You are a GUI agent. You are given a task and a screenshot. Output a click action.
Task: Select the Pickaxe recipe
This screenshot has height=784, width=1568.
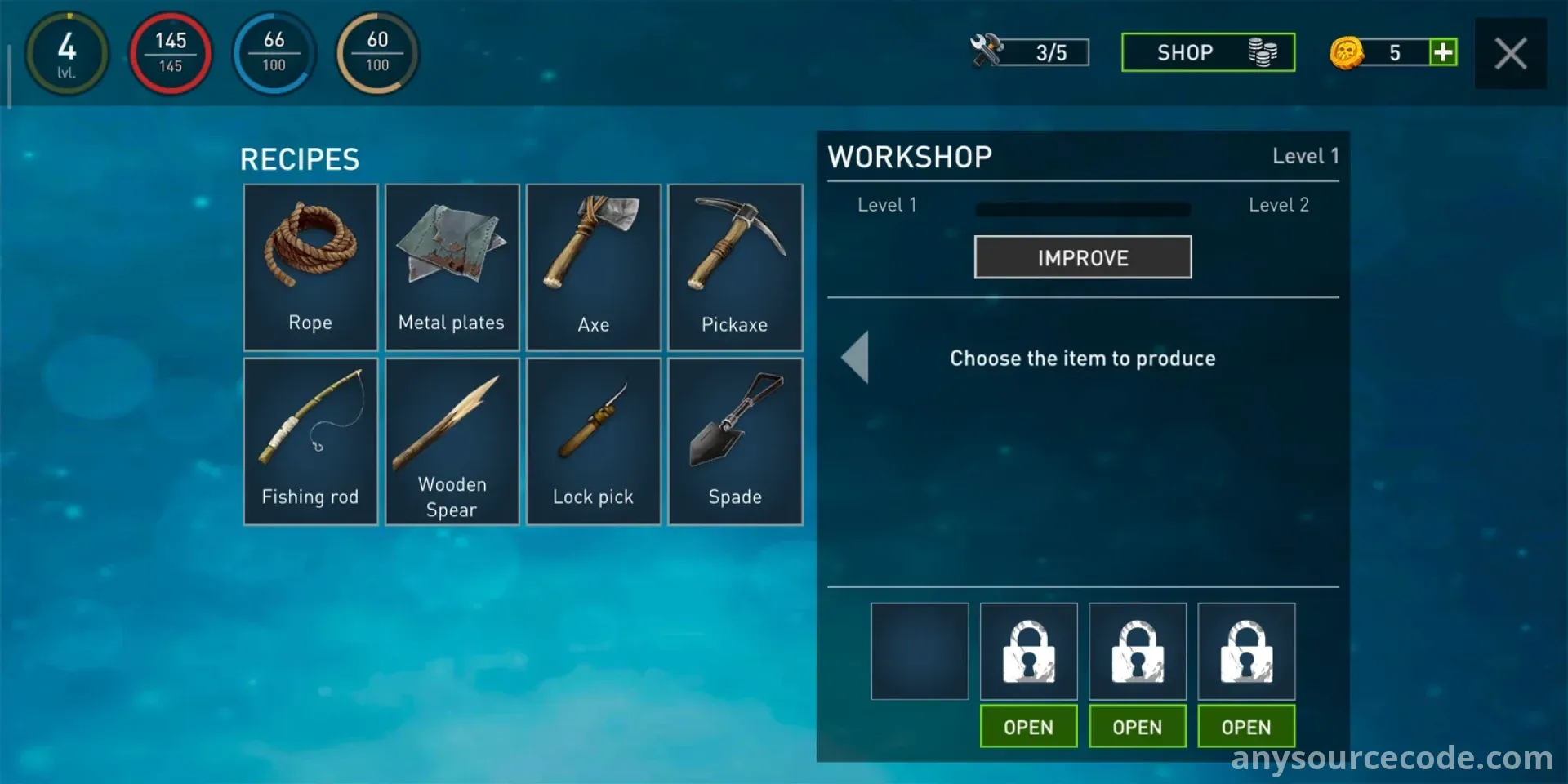pos(735,267)
